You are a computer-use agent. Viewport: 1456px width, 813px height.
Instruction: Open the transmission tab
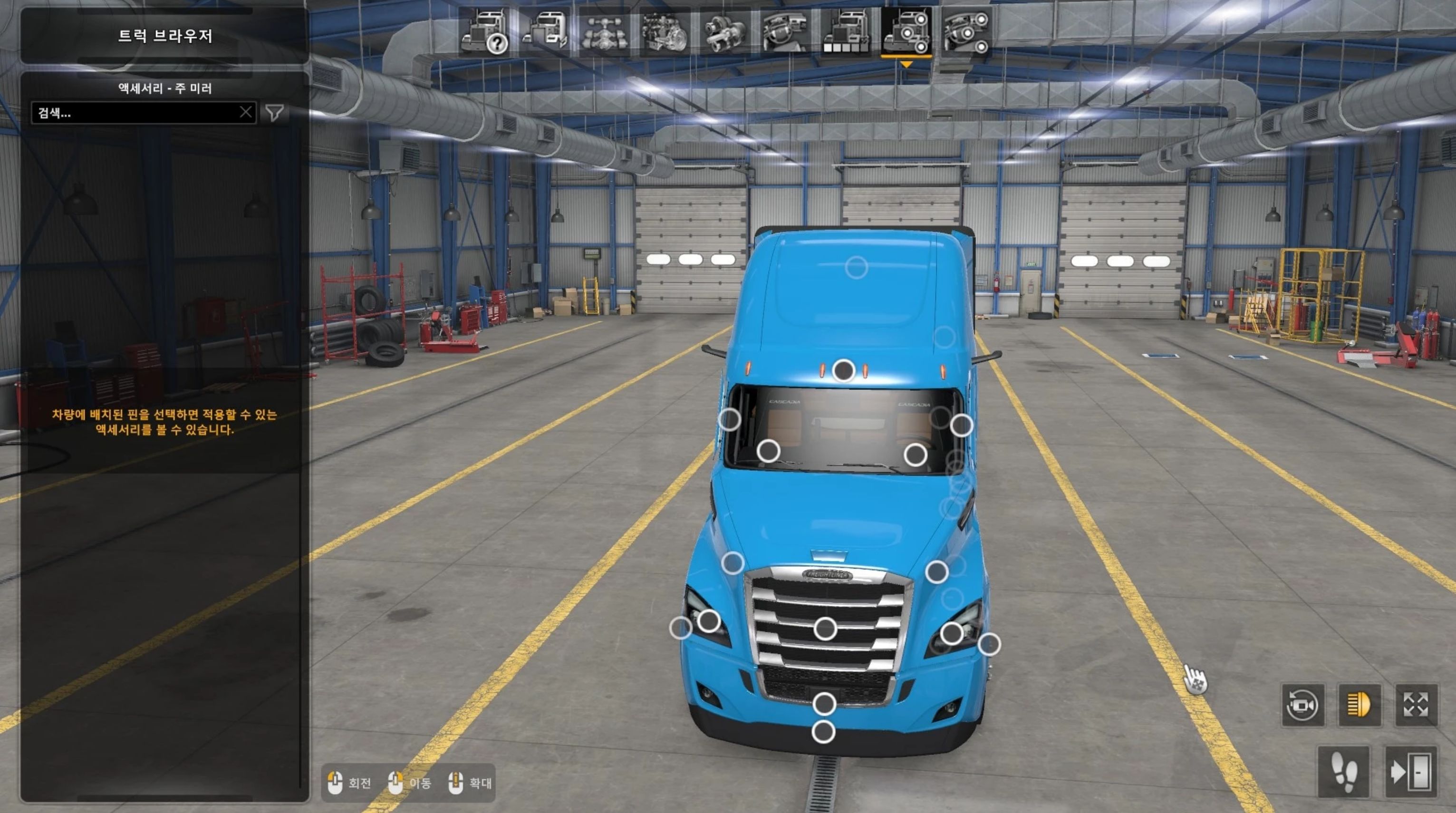coord(726,32)
